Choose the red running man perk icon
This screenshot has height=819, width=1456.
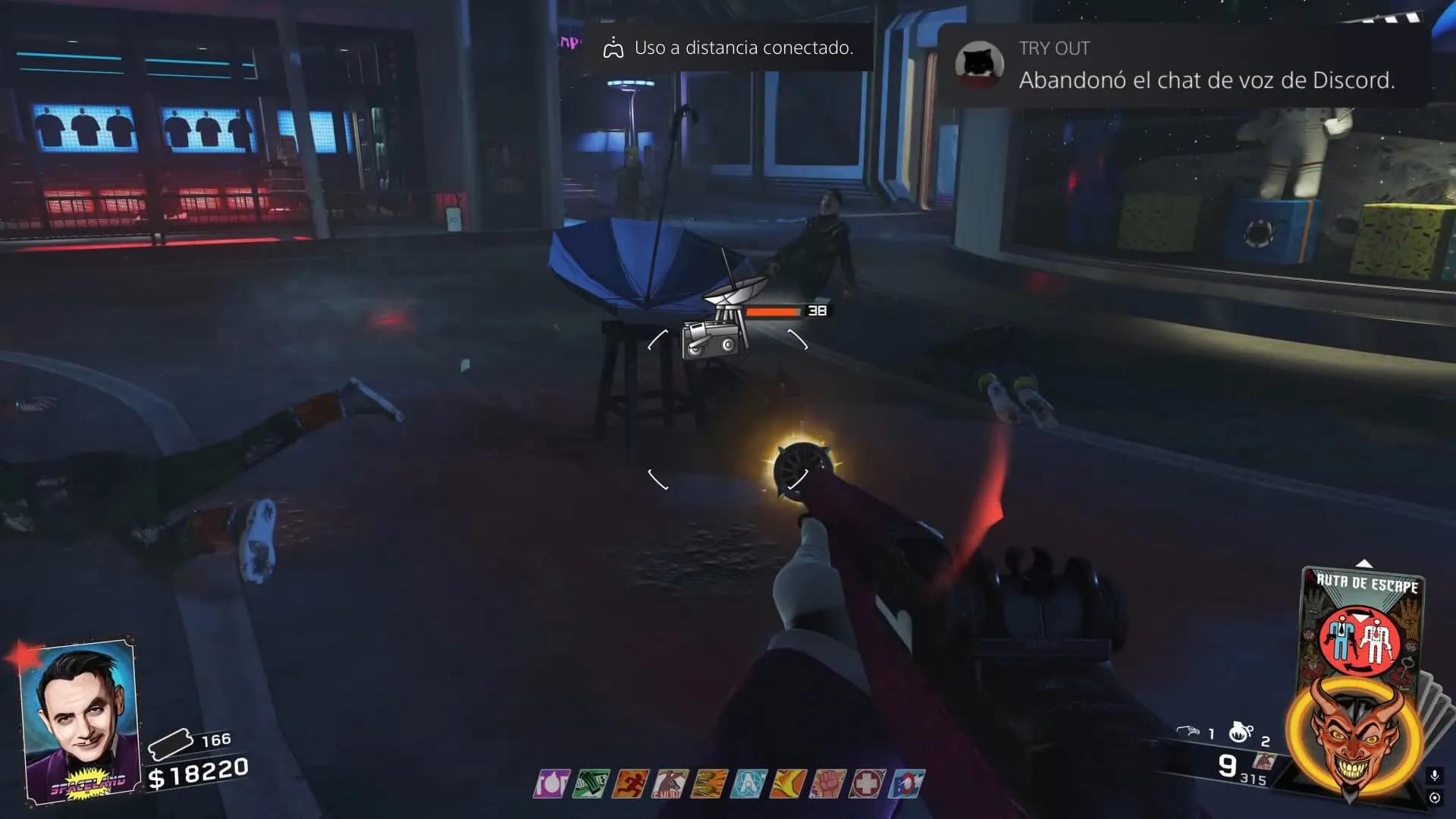point(630,783)
